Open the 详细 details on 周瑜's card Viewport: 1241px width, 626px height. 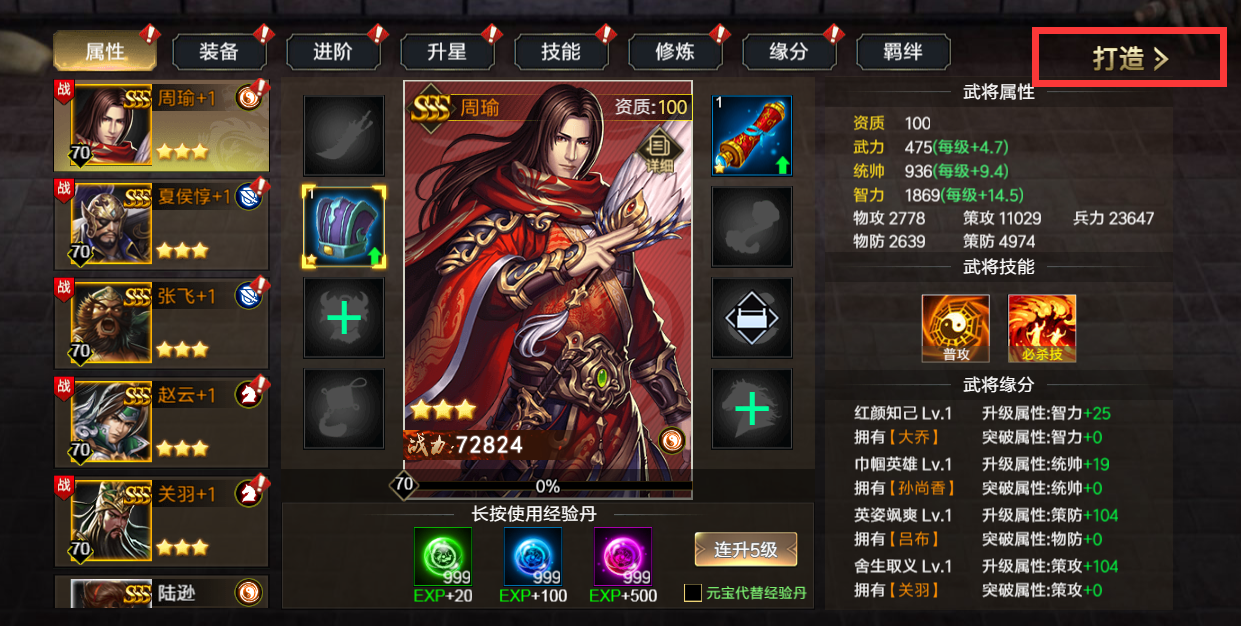pyautogui.click(x=659, y=148)
